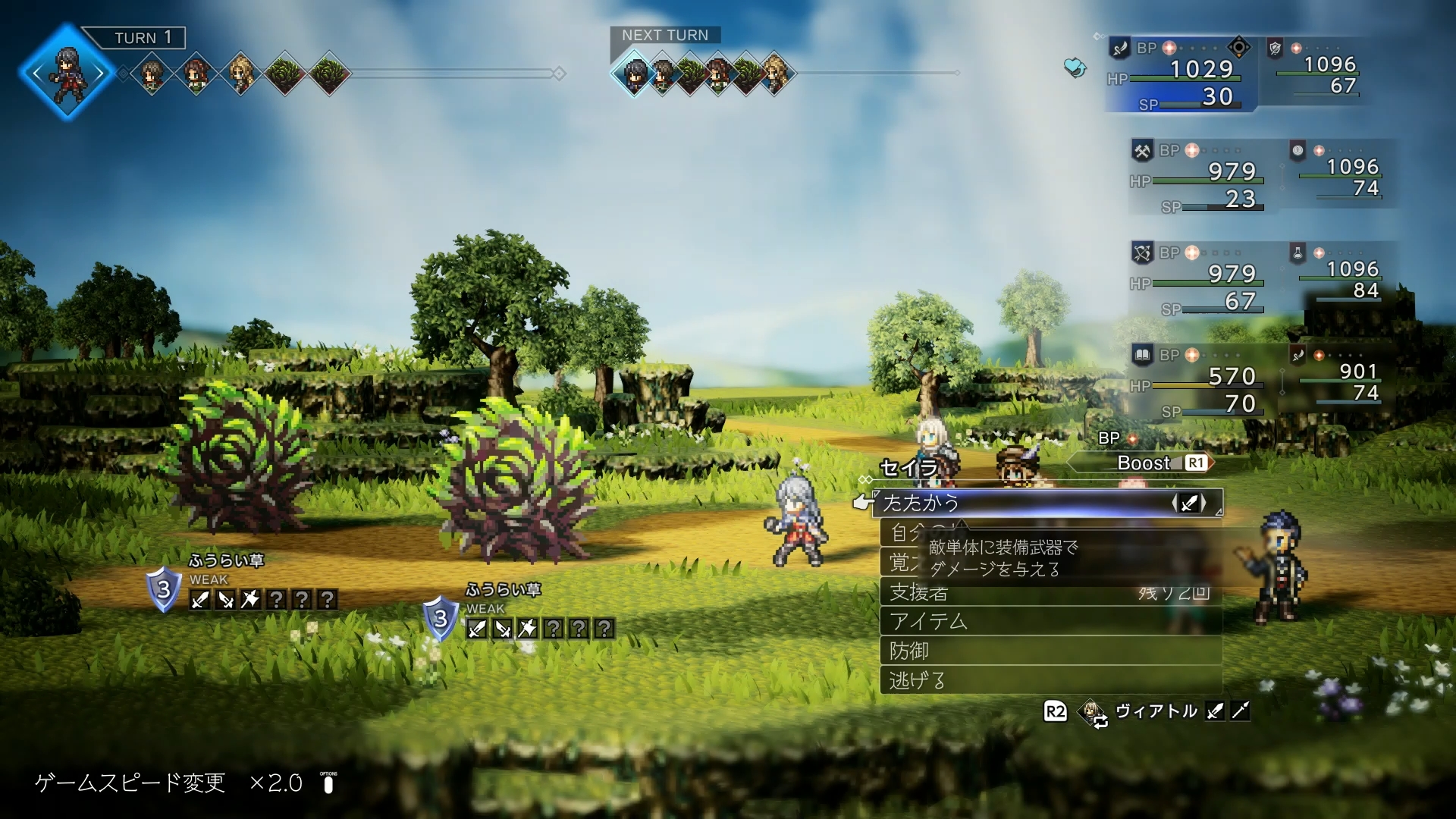Activate the Boost button

click(x=1142, y=463)
